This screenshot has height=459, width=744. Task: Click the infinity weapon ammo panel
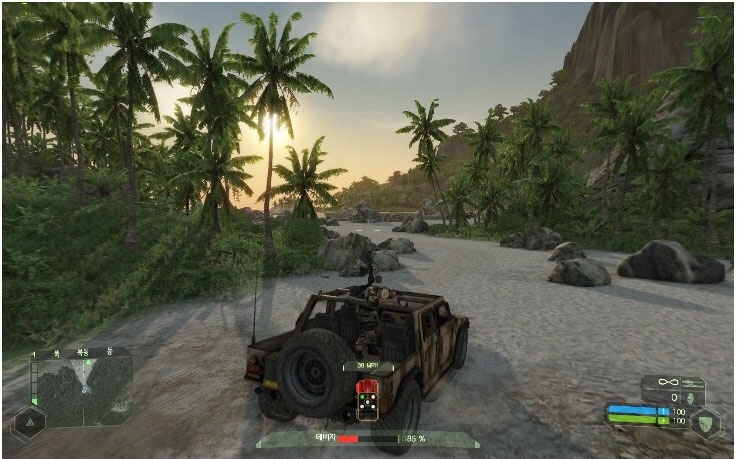tap(672, 388)
